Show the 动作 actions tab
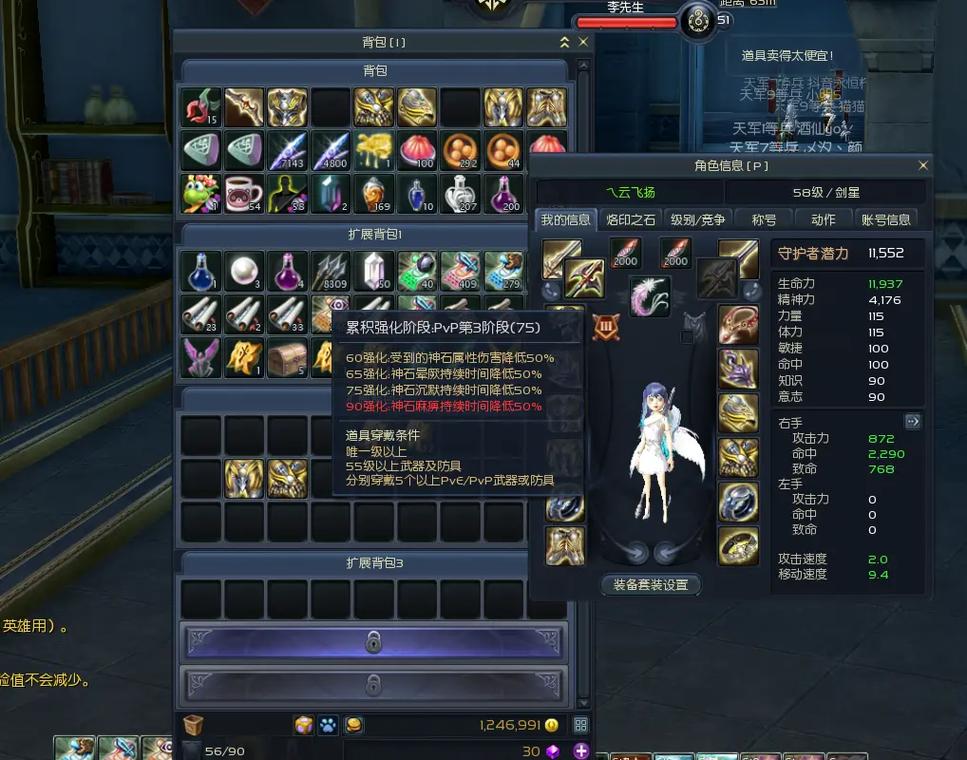The image size is (967, 760). [823, 220]
